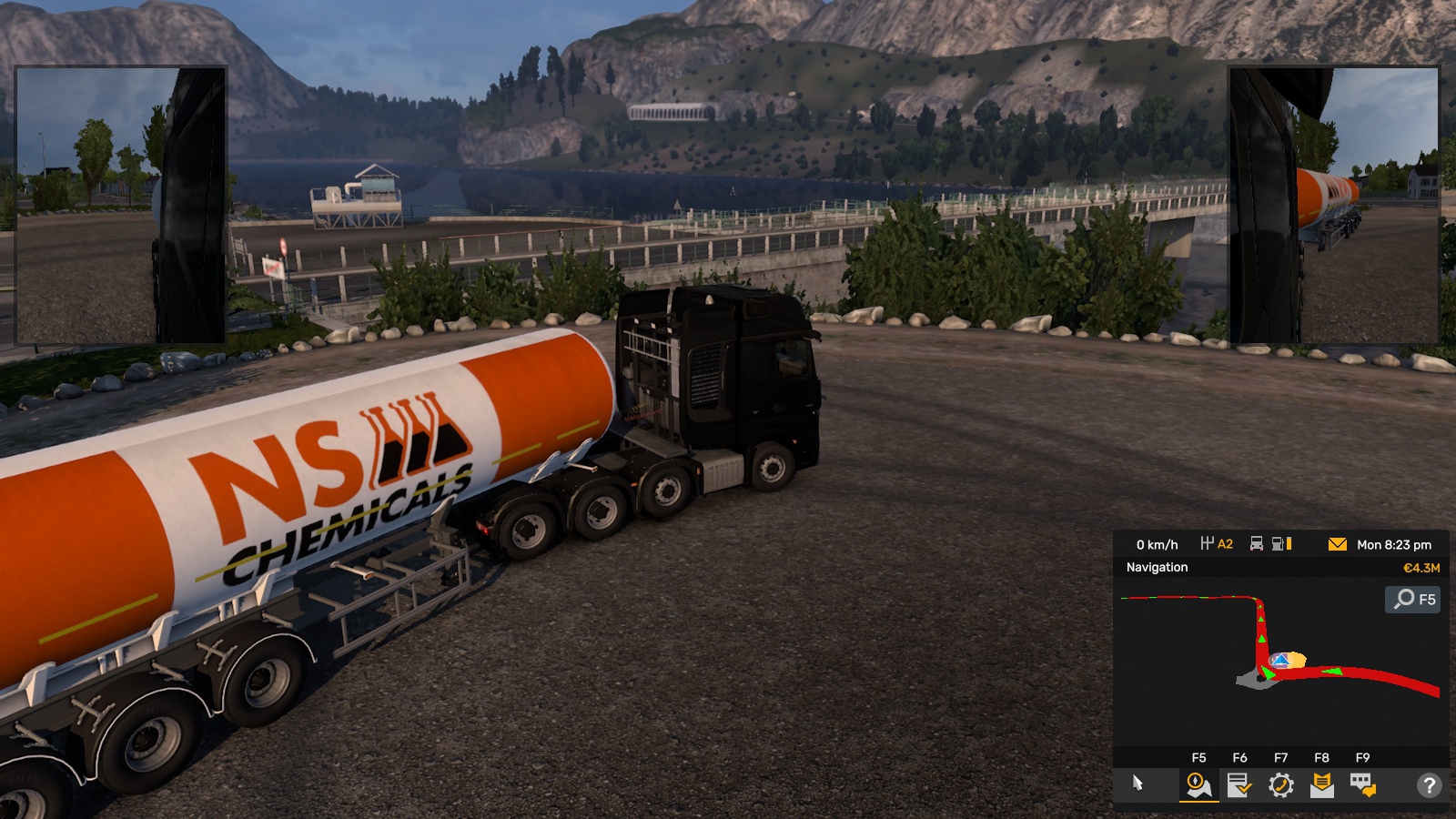The height and width of the screenshot is (819, 1456).
Task: Open the Navigation tab in Route Advisor
Action: pyautogui.click(x=1198, y=784)
